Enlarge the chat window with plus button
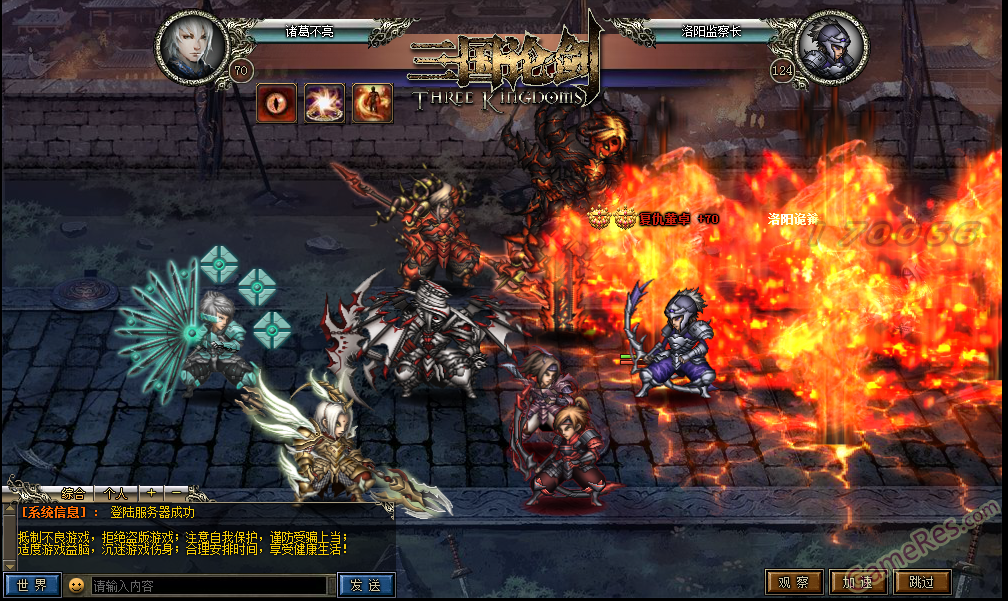Screen dimensions: 1008x601 [x=151, y=493]
